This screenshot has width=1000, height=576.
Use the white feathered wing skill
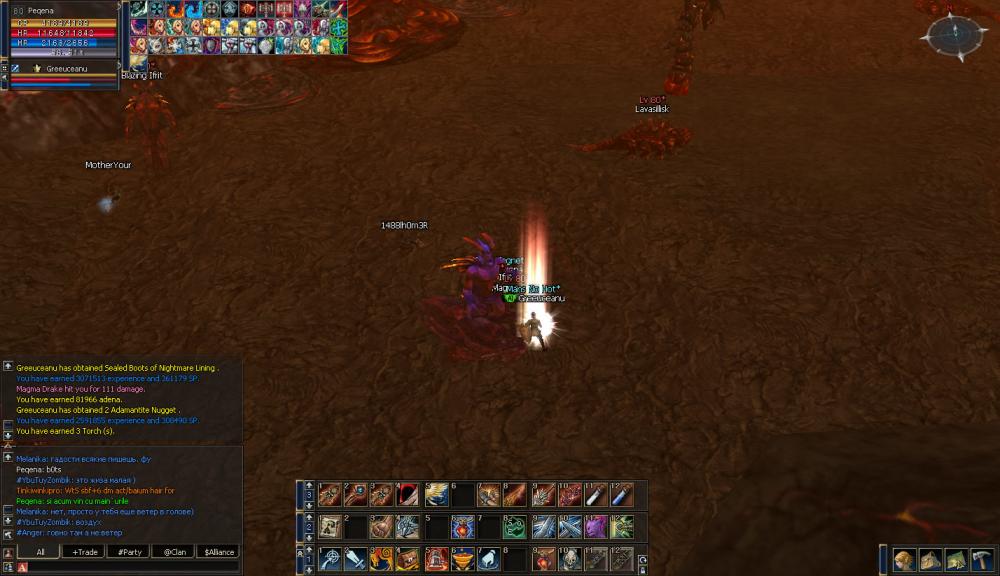click(x=435, y=494)
